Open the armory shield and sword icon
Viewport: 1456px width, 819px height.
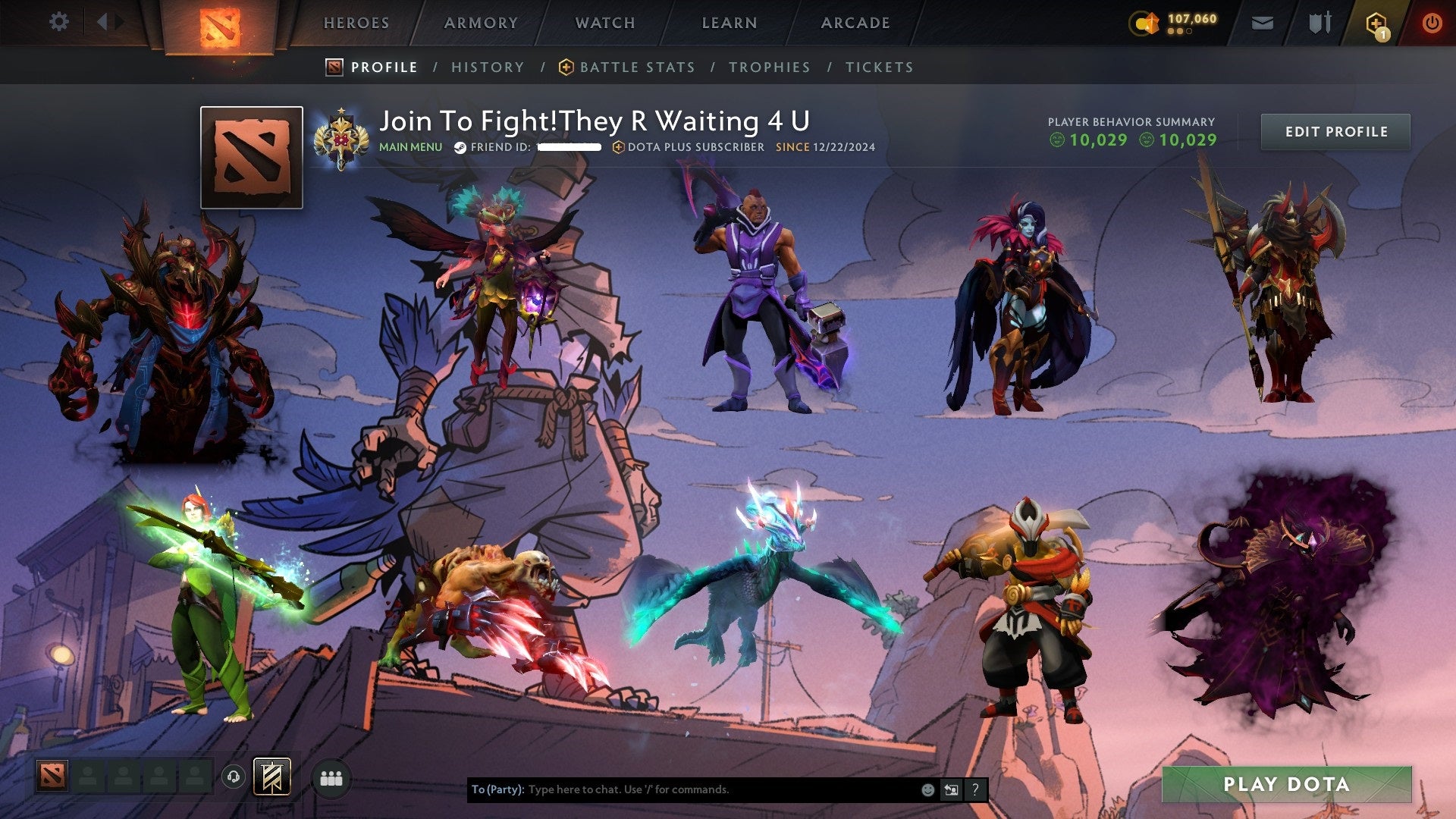click(1319, 23)
